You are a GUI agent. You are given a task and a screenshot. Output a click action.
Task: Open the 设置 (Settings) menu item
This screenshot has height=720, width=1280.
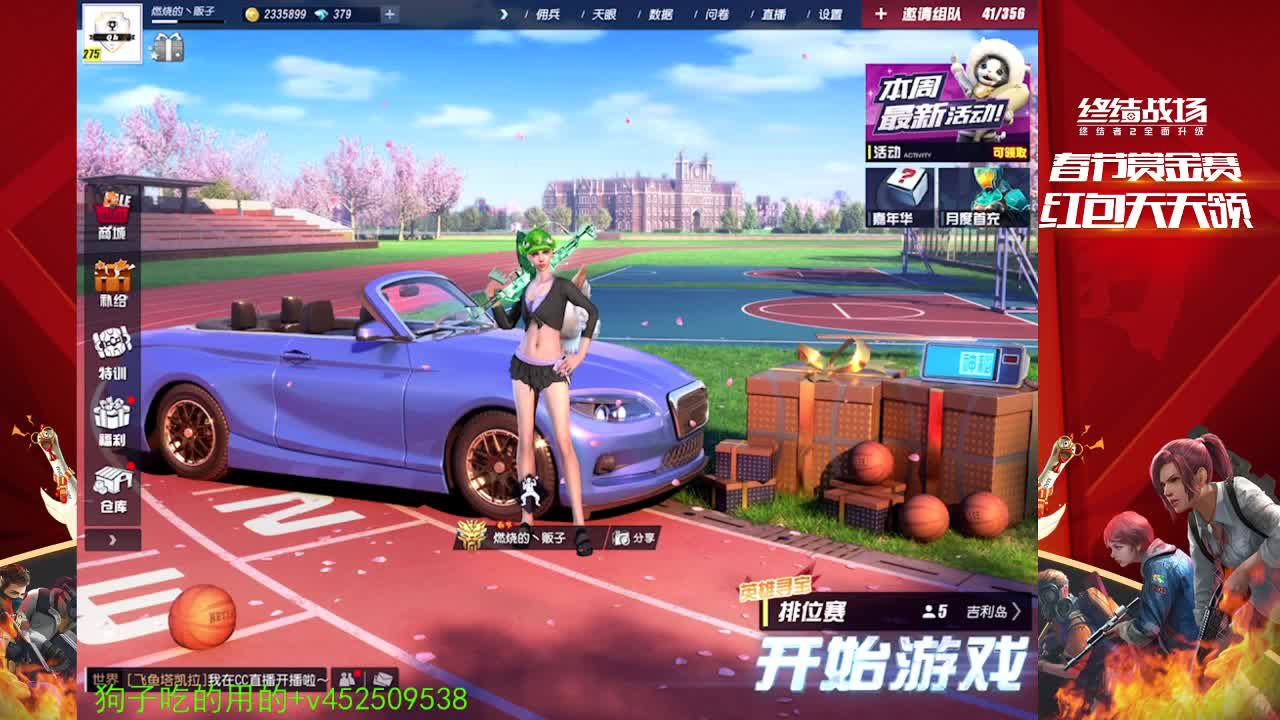(833, 15)
